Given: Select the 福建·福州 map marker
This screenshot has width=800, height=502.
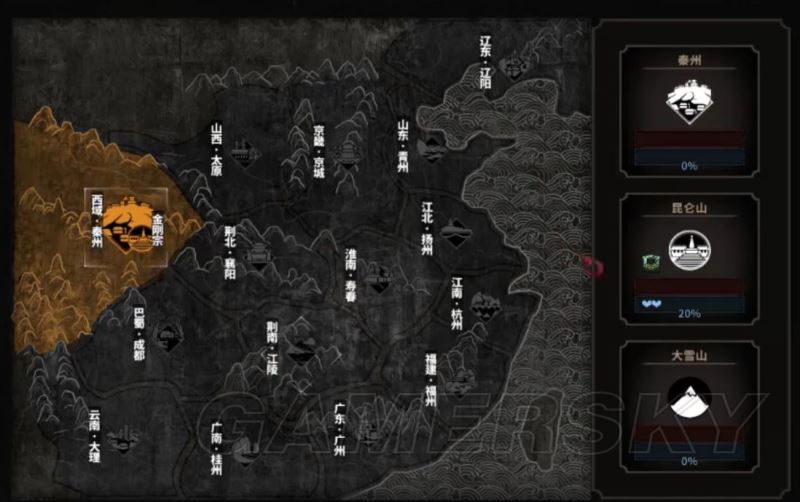Looking at the screenshot, I should pos(459,380).
